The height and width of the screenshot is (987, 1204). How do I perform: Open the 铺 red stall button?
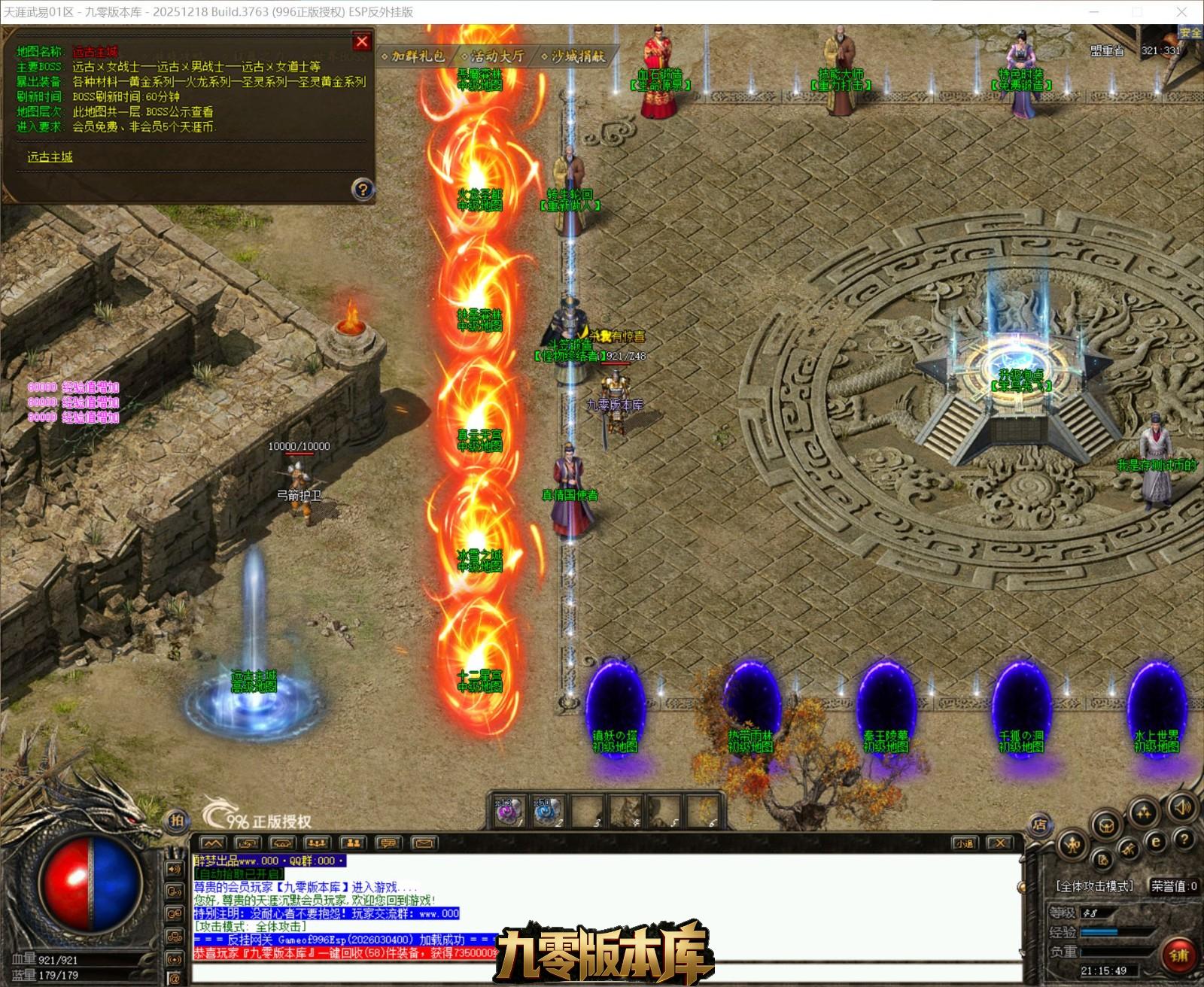(1178, 955)
